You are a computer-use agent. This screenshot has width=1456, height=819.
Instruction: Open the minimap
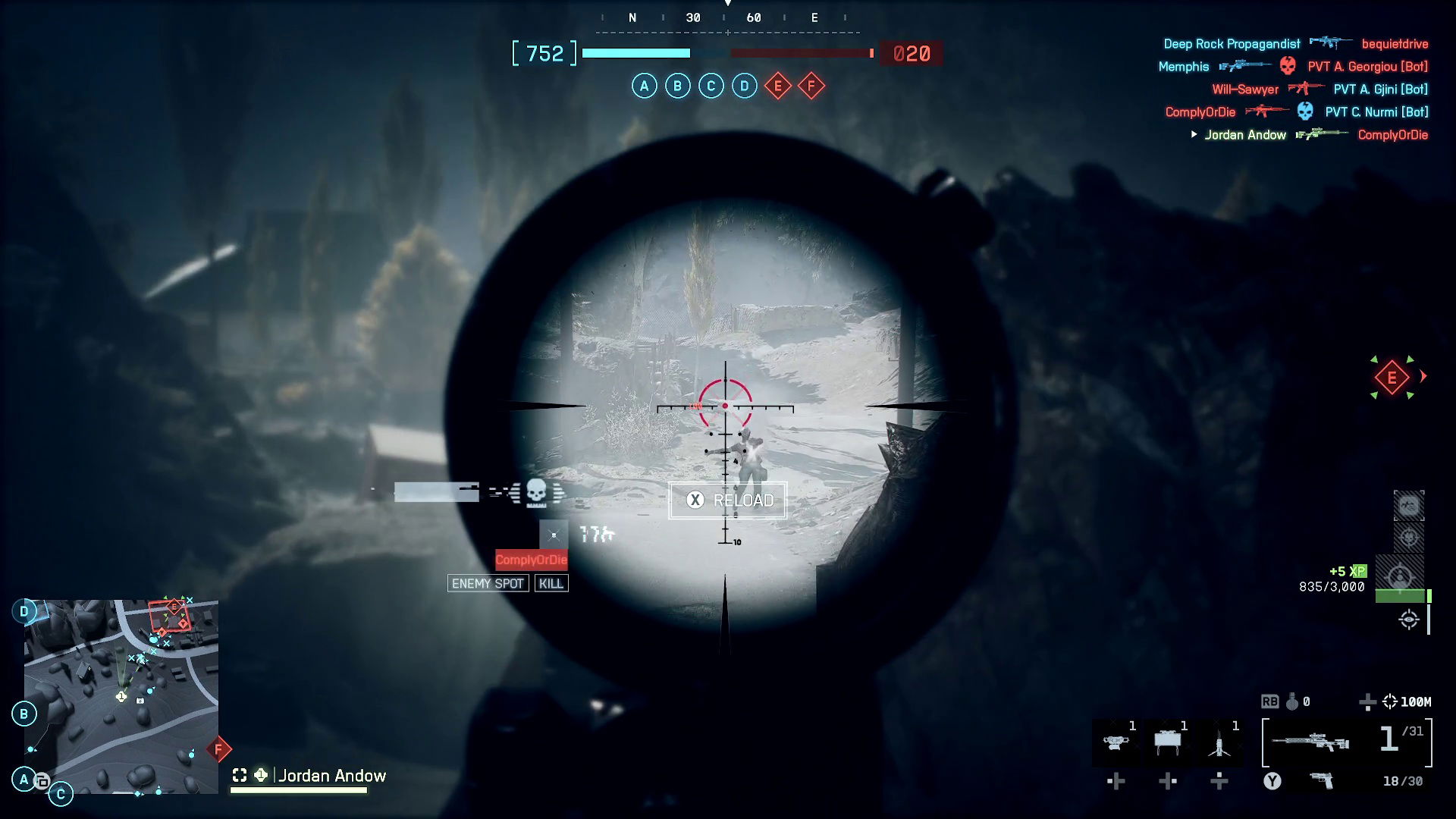click(121, 696)
